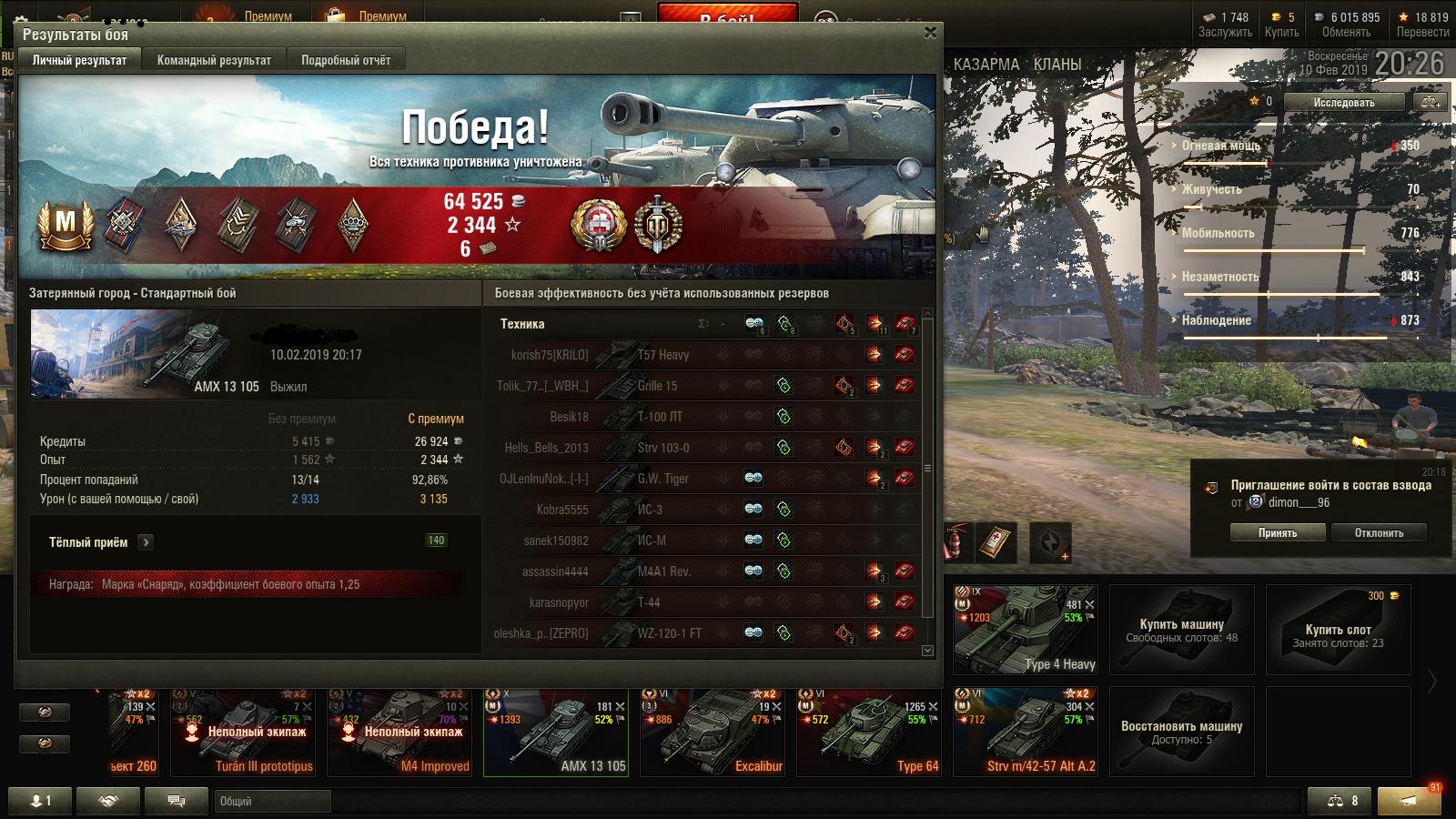Image resolution: width=1456 pixels, height=819 pixels.
Task: Close the battle results window
Action: 930,33
